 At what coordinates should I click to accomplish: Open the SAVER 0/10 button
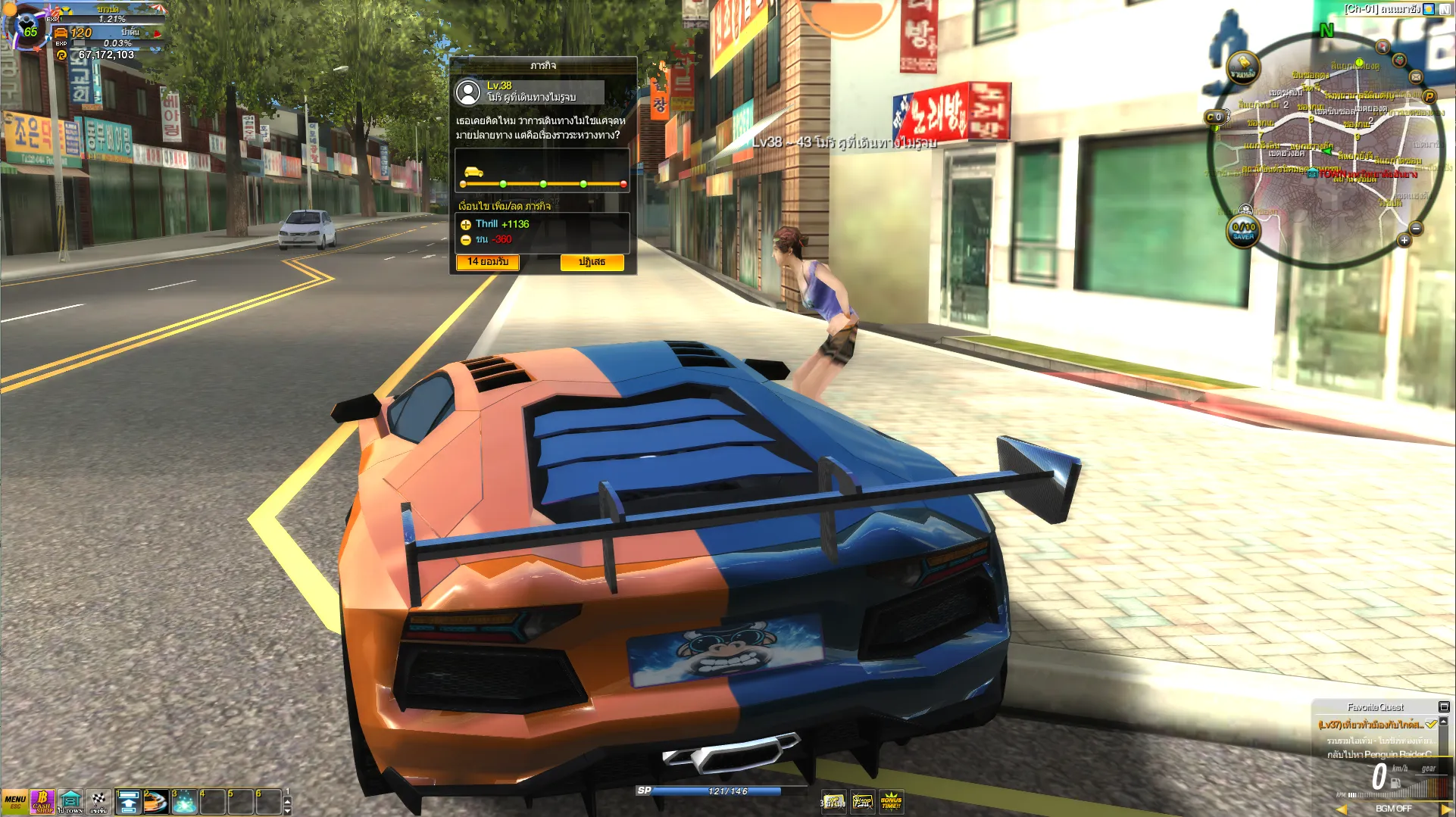click(x=1243, y=231)
